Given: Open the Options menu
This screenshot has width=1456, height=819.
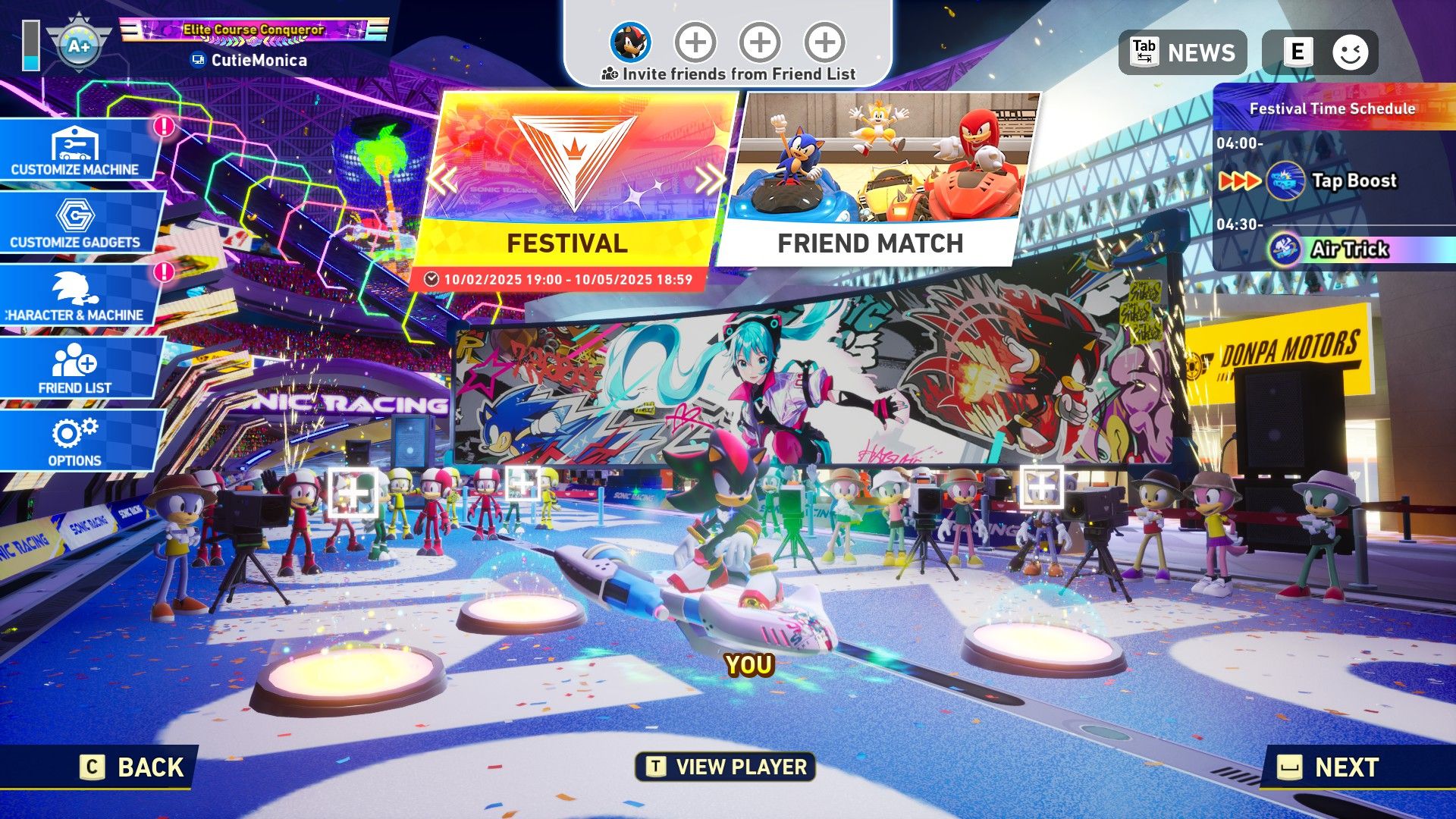Looking at the screenshot, I should pos(76,441).
